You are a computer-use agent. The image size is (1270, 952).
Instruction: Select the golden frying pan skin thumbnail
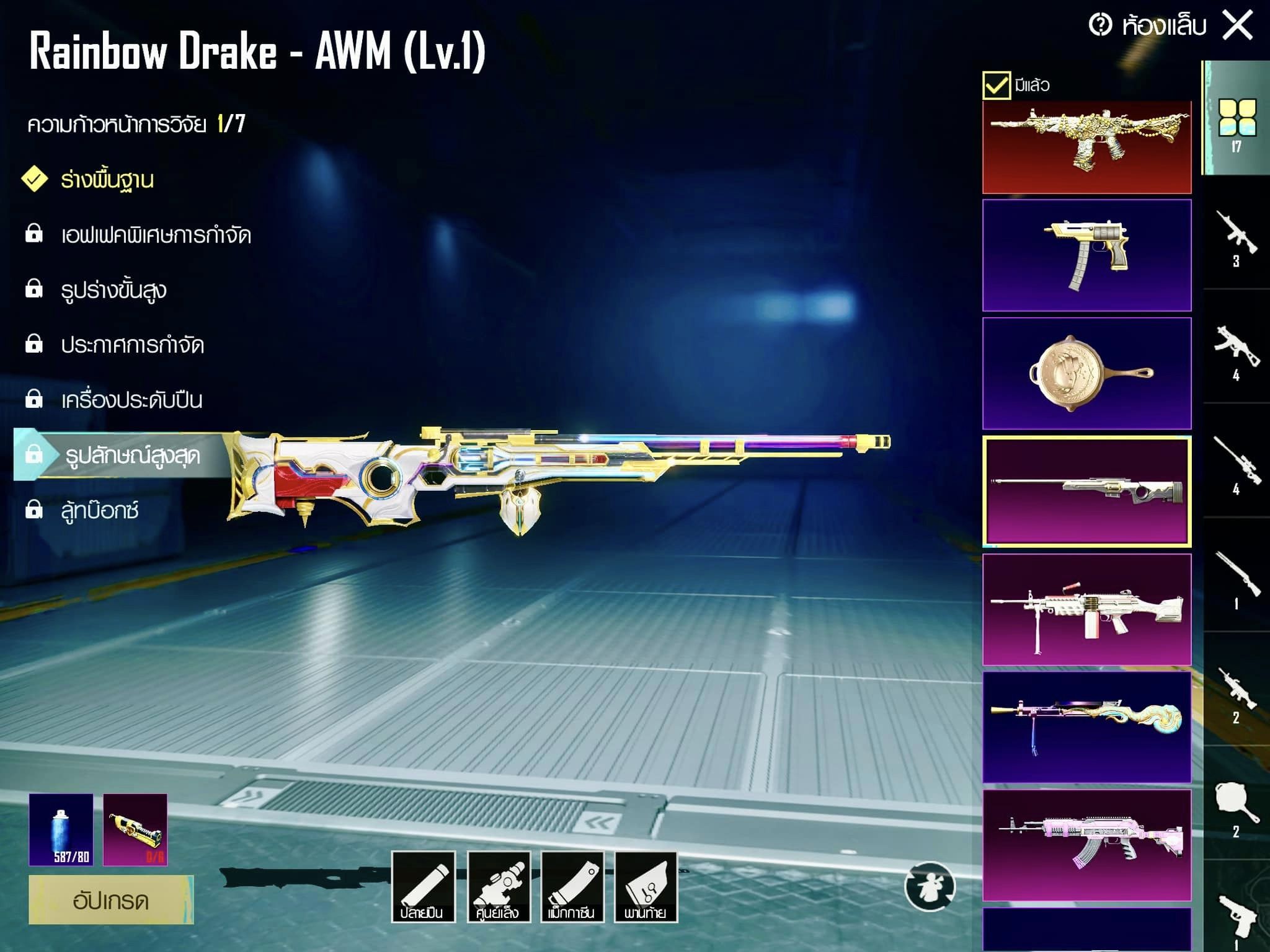tap(1086, 373)
